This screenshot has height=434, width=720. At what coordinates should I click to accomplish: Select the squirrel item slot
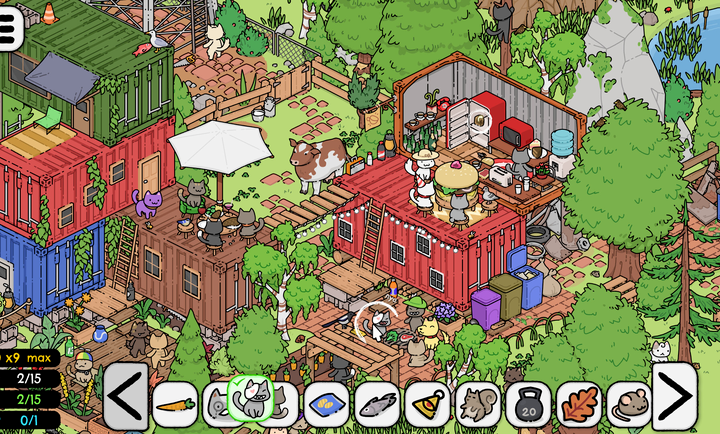478,404
